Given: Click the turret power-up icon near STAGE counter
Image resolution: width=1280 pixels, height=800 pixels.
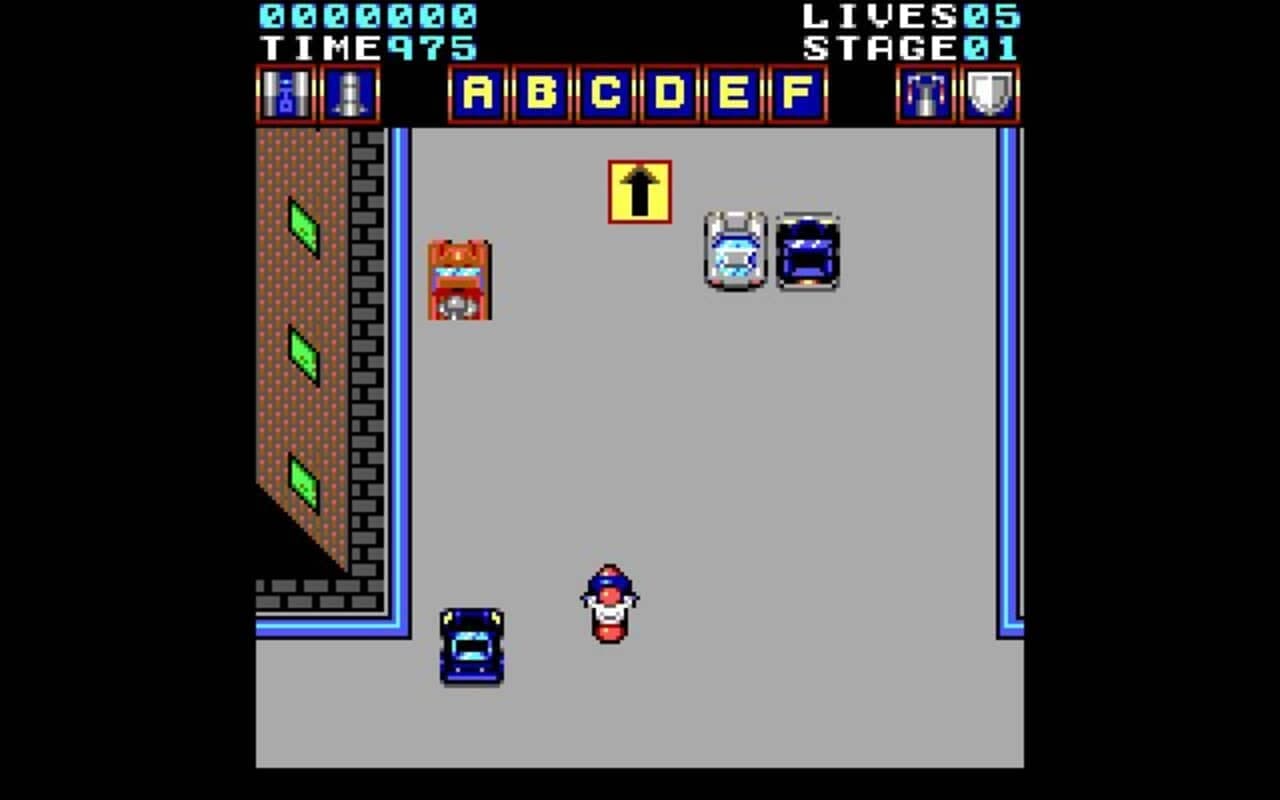Looking at the screenshot, I should tap(925, 95).
